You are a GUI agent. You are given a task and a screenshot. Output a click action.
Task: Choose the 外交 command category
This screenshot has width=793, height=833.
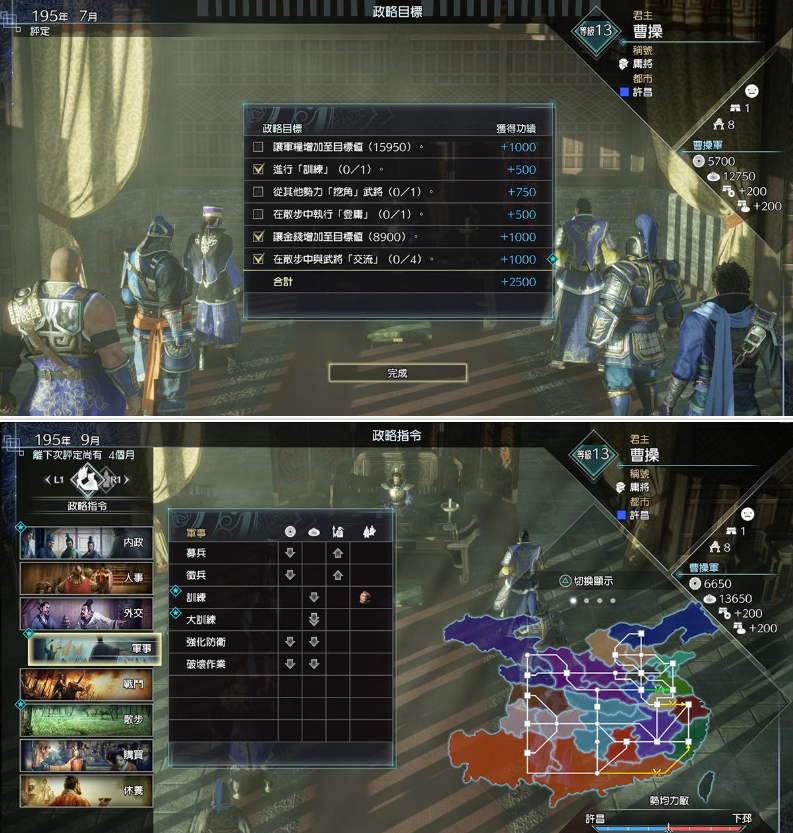pos(86,613)
